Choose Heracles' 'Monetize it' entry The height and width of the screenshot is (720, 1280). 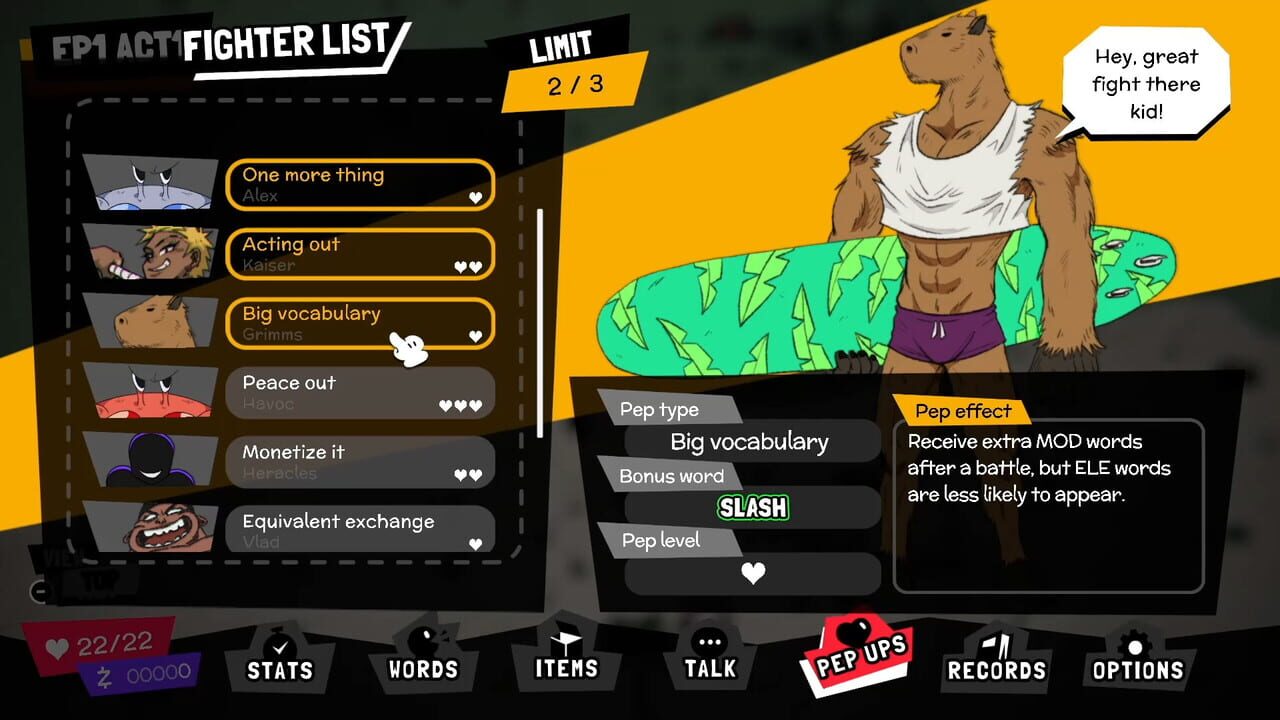pos(360,462)
